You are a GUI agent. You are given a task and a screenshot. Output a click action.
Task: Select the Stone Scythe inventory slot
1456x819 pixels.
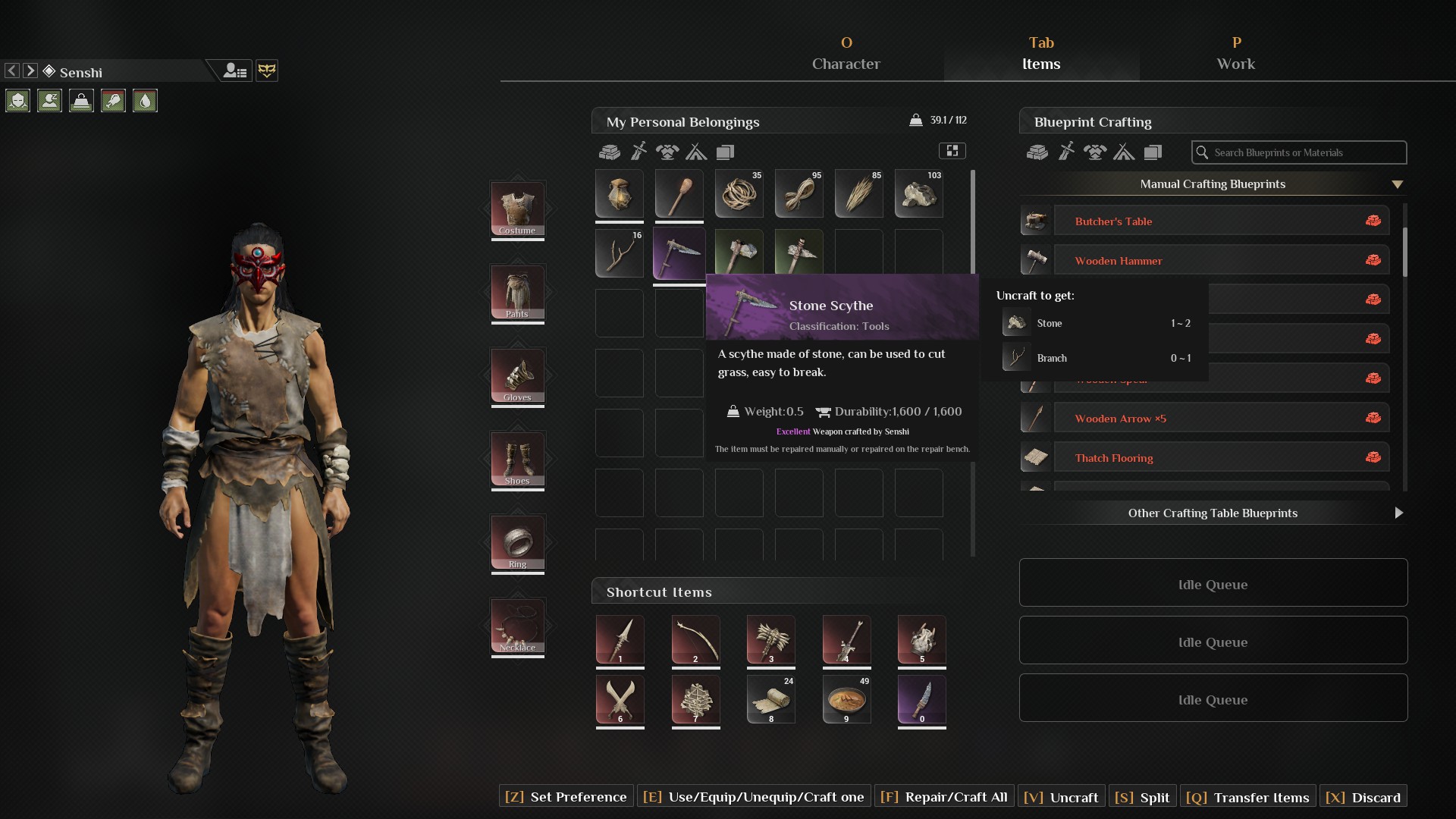[x=679, y=253]
